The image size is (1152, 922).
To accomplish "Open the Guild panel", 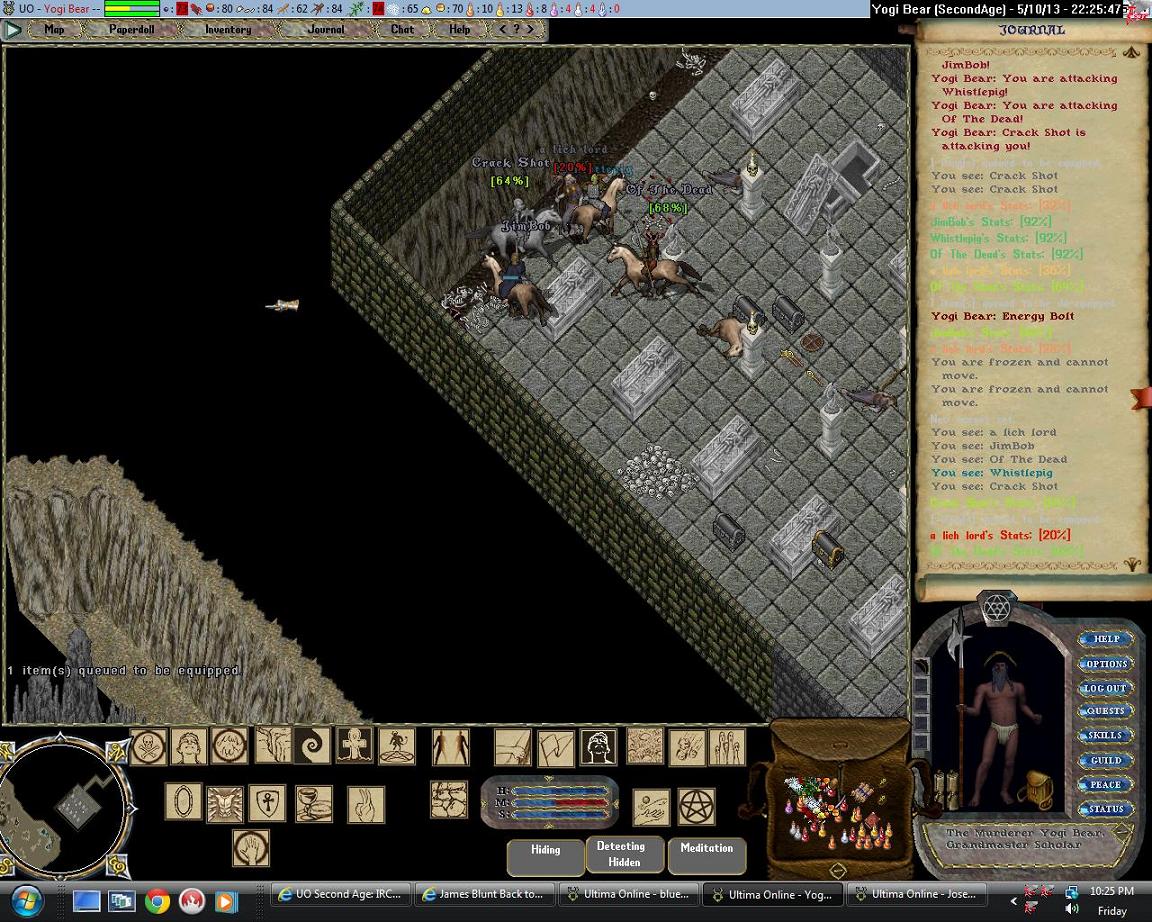I will (1106, 761).
